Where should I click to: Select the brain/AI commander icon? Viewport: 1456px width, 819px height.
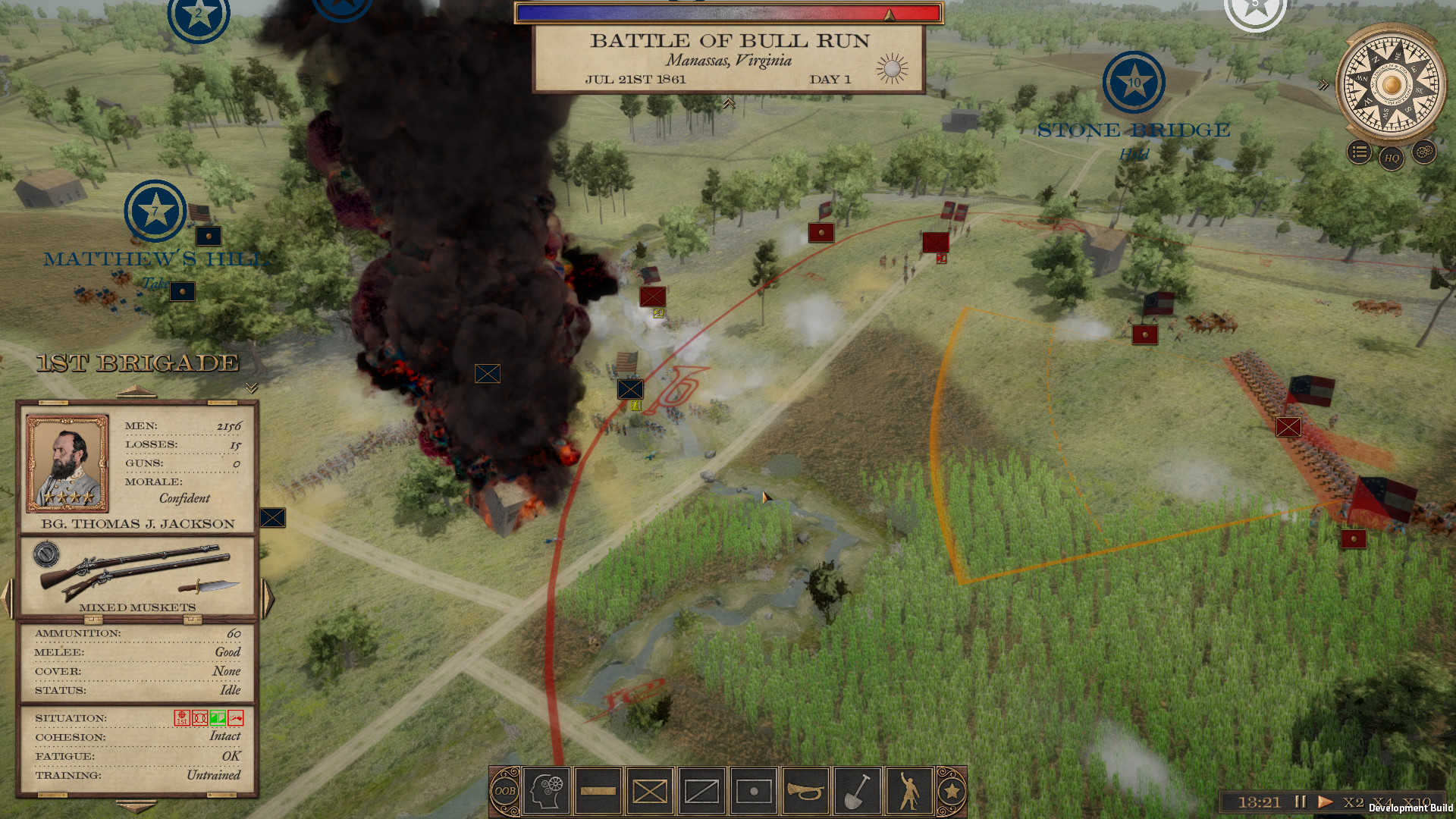[x=547, y=790]
